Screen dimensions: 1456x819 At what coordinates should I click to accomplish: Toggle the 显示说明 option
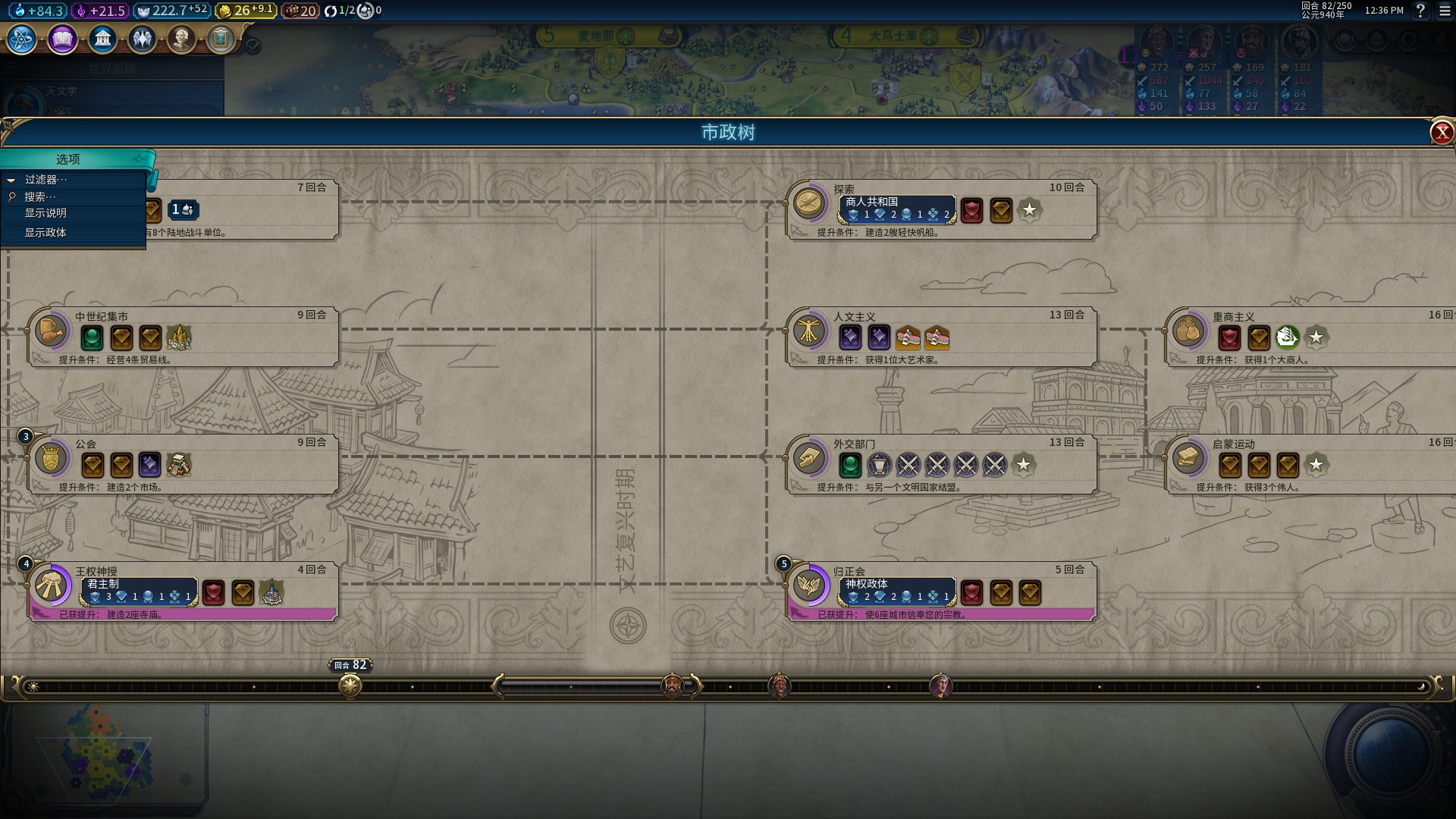45,213
